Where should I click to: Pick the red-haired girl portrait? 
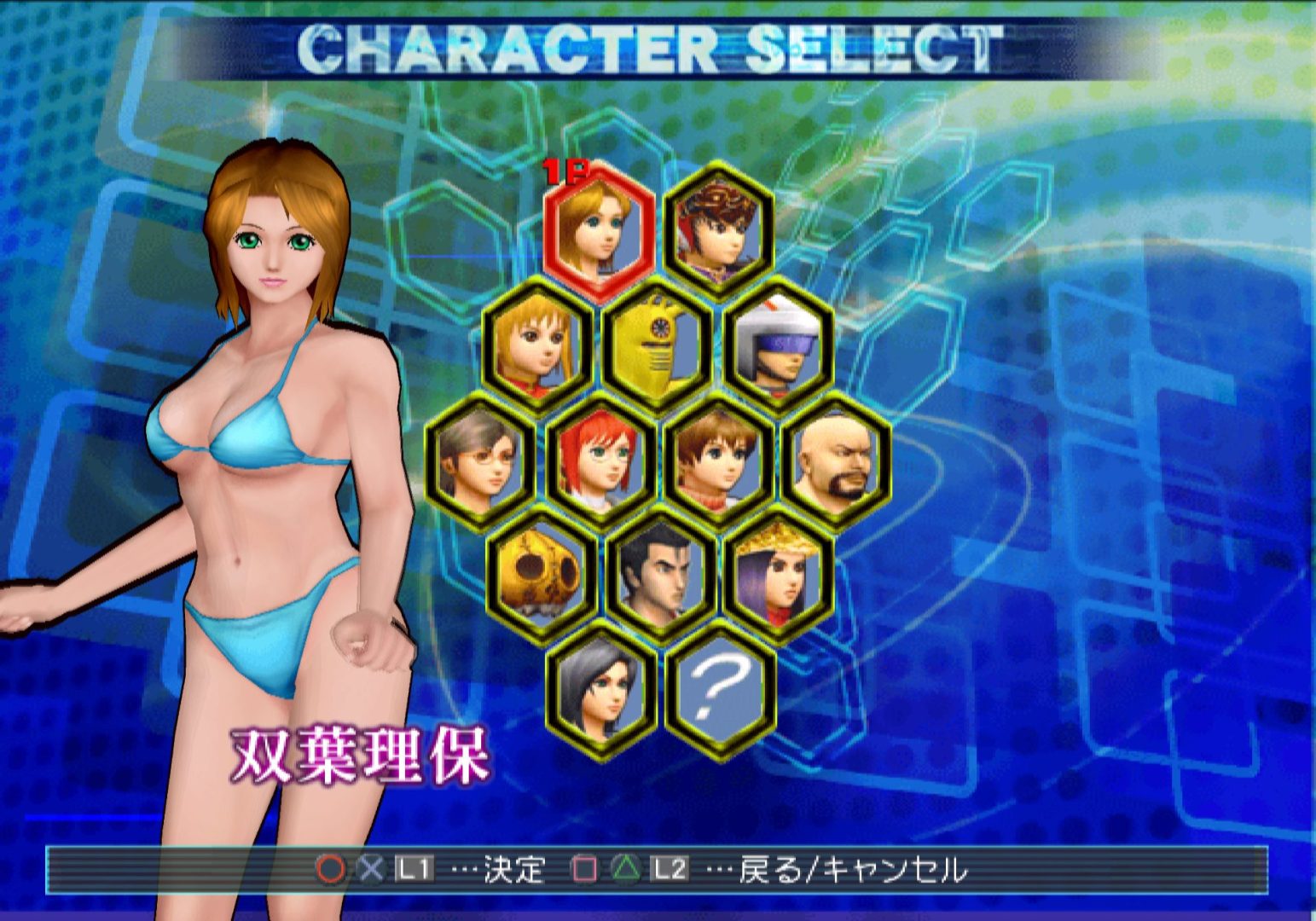[600, 460]
